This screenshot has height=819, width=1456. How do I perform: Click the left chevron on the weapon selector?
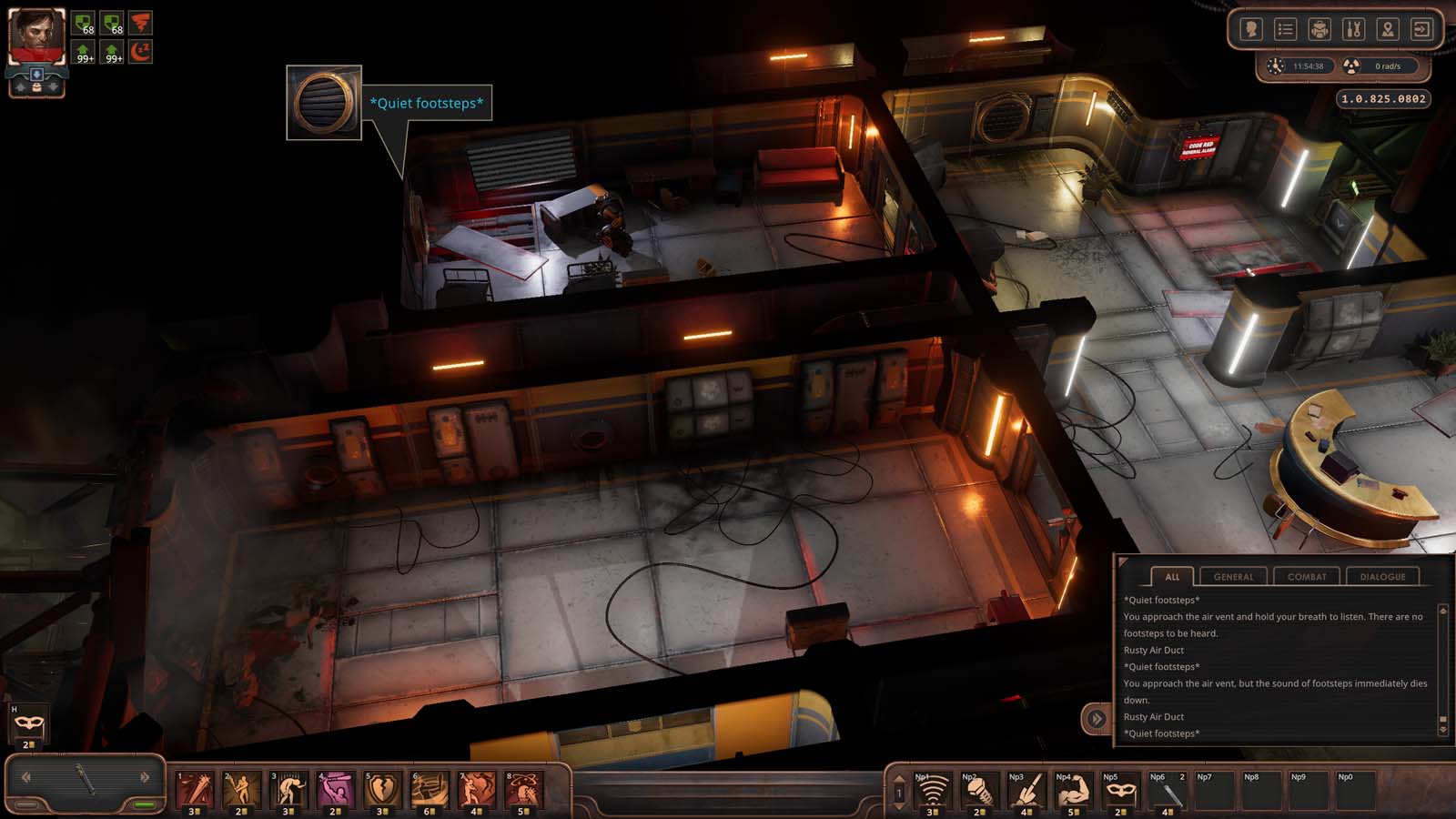pos(28,779)
